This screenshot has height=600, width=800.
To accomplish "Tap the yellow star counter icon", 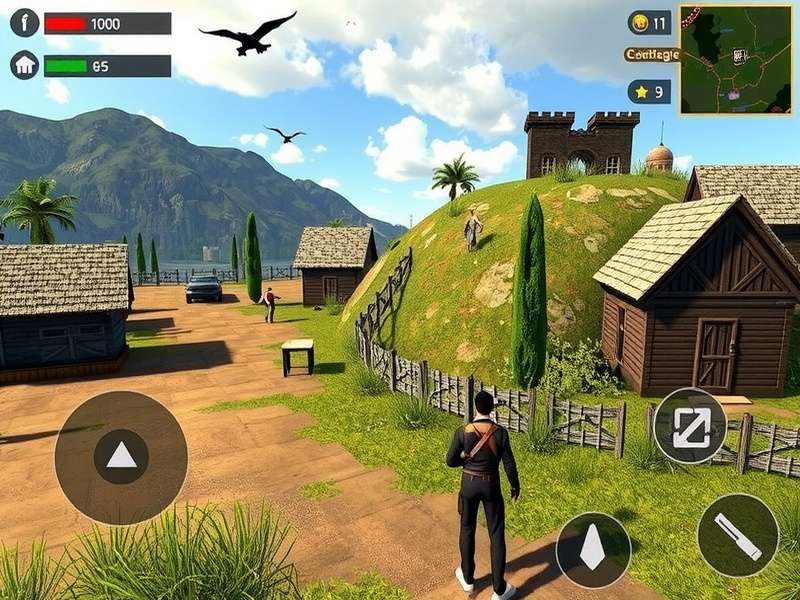I will [639, 92].
